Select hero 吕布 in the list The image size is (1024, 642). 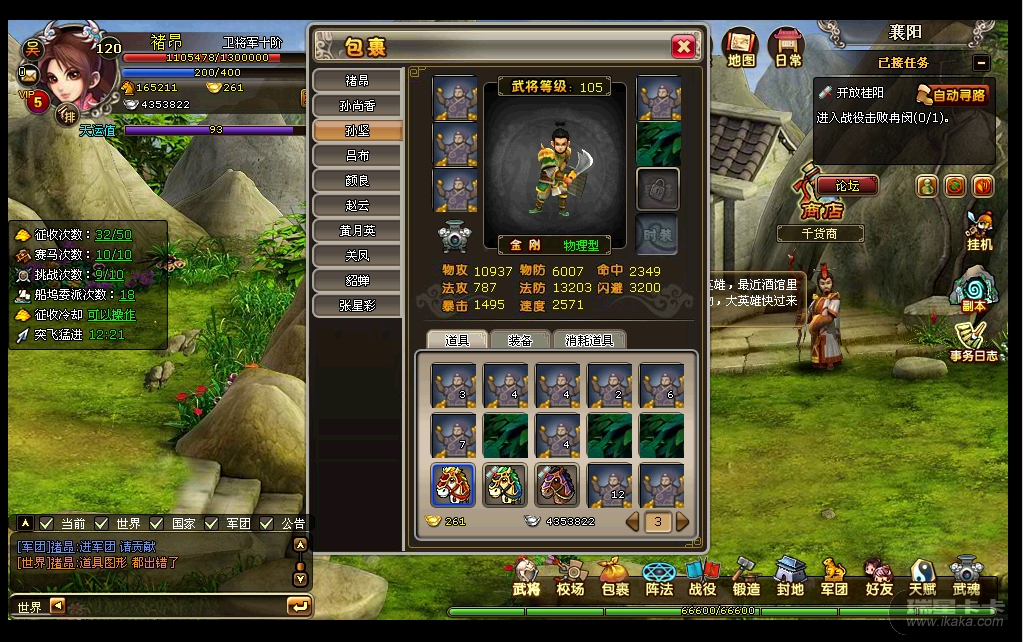click(358, 156)
